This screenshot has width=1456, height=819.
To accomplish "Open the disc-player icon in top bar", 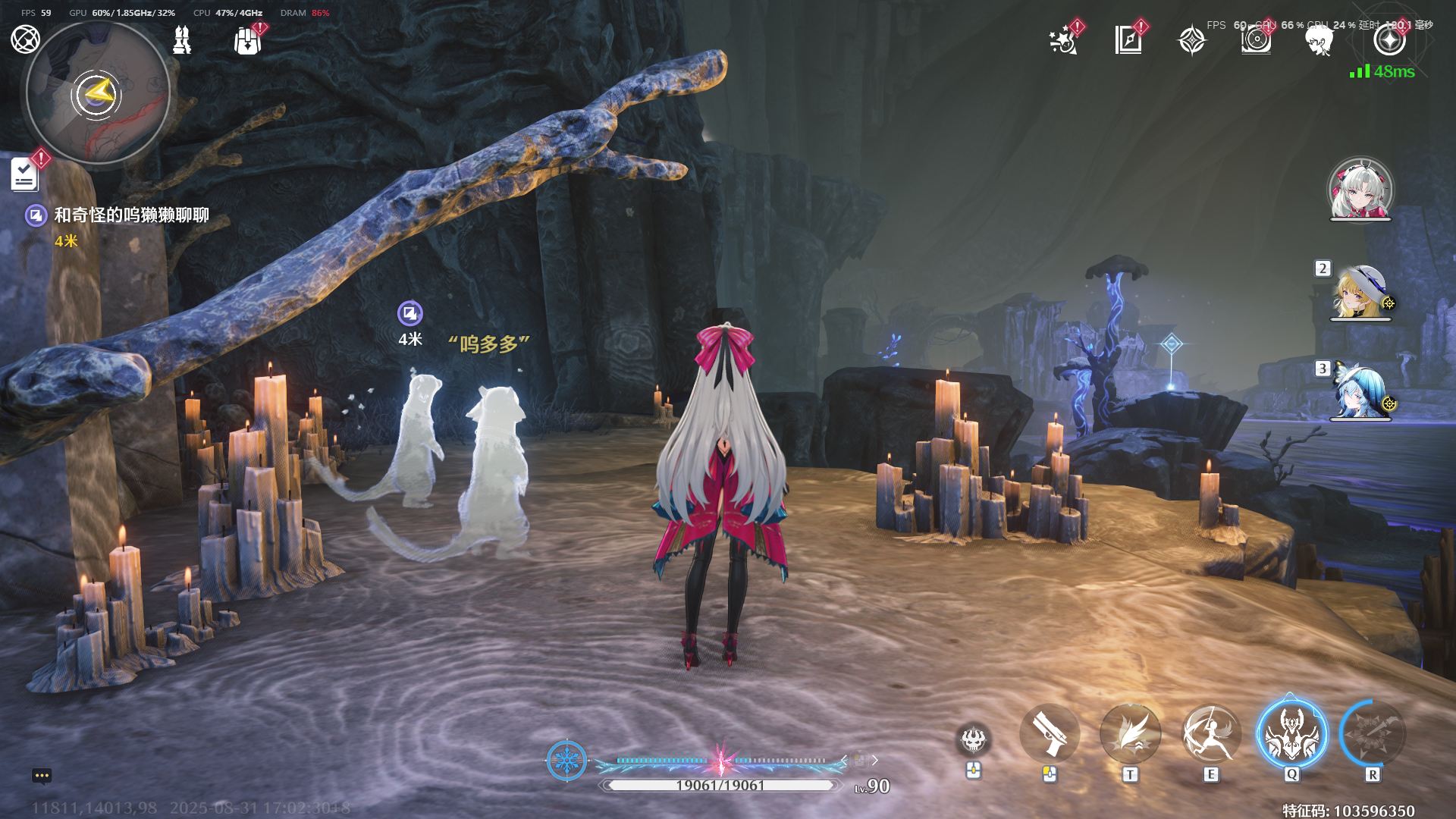I will coord(1256,40).
